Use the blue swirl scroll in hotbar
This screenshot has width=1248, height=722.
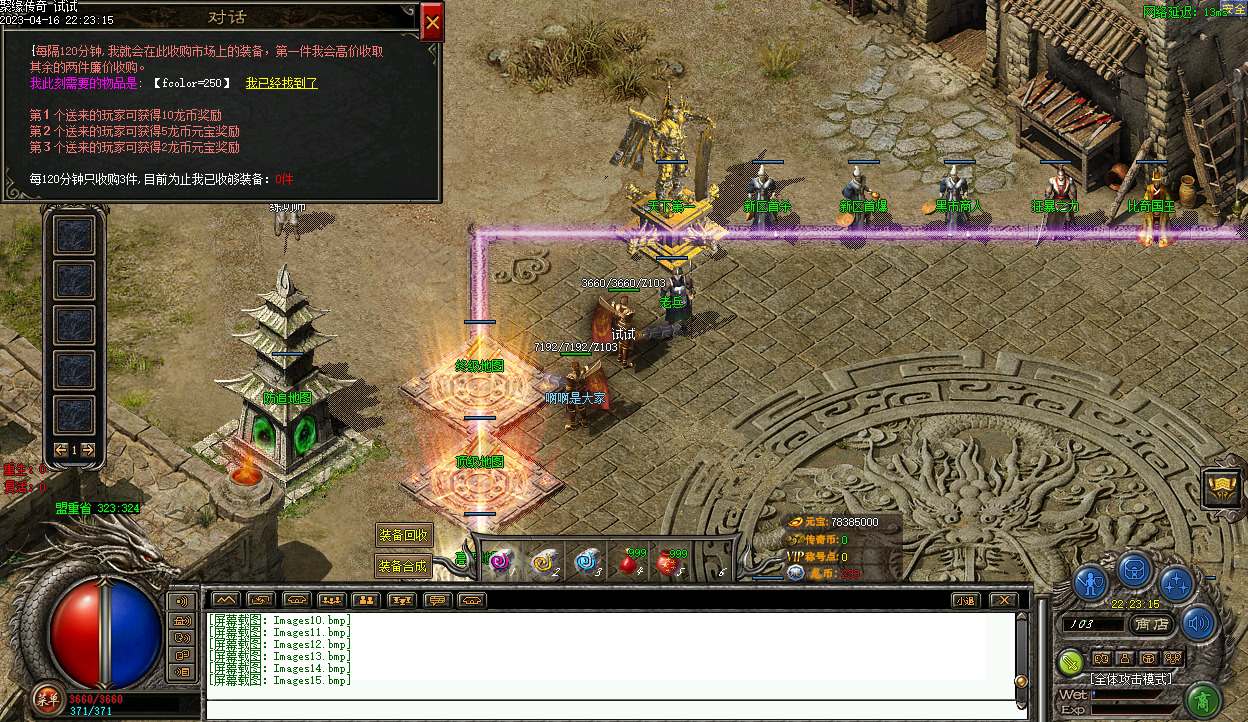pyautogui.click(x=586, y=564)
